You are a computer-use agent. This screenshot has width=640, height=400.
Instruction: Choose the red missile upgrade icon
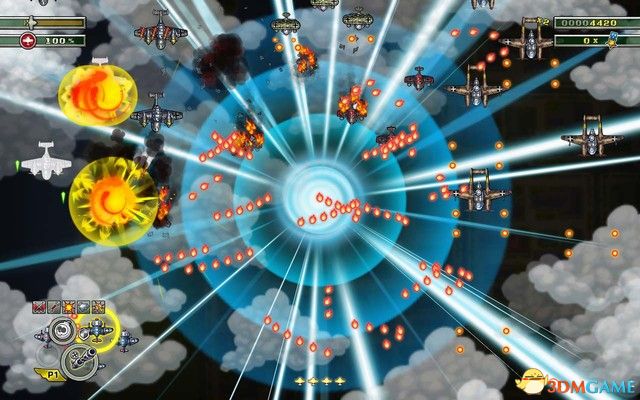tap(53, 307)
